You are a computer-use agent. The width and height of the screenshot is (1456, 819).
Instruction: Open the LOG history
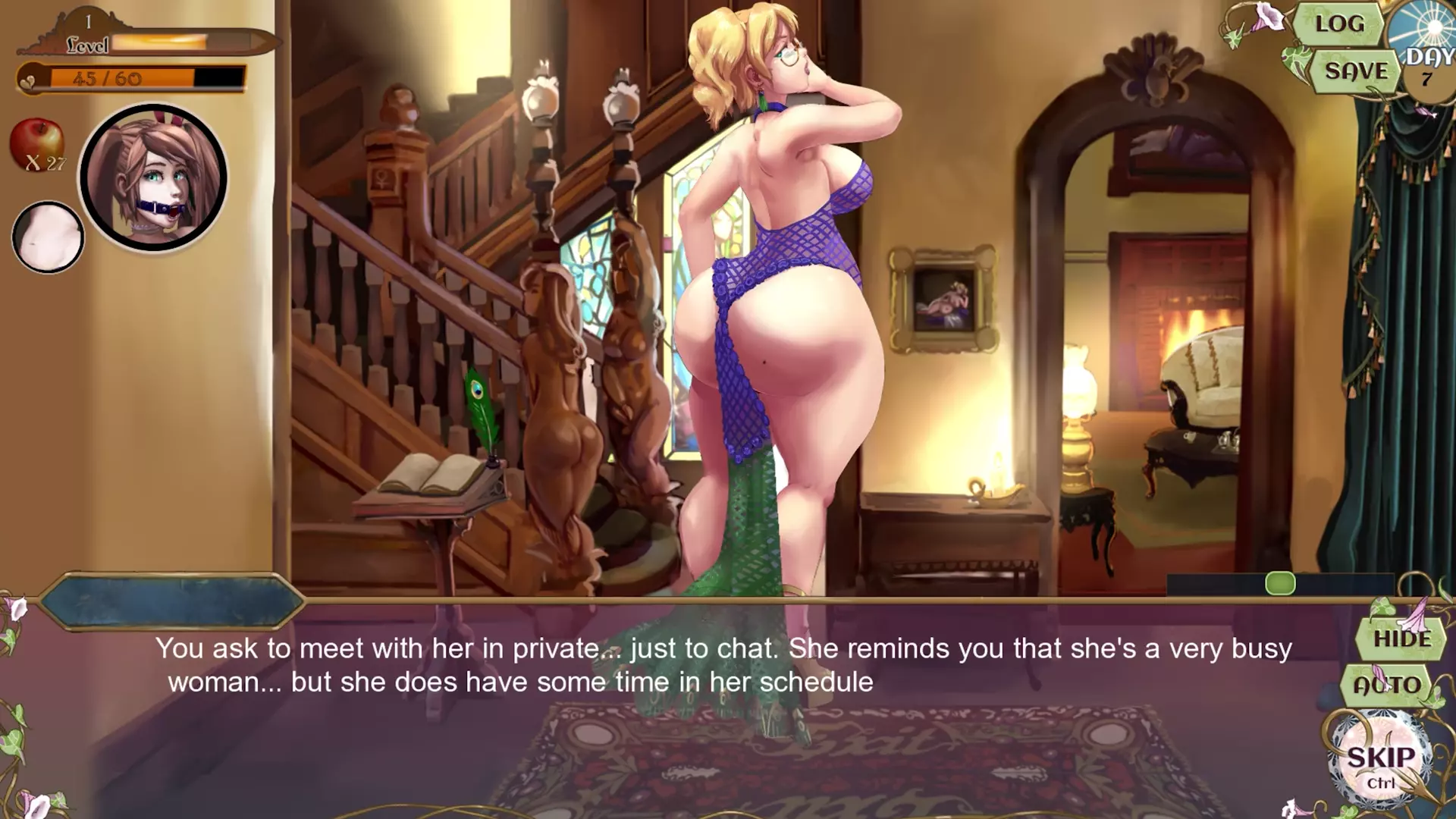click(x=1339, y=24)
